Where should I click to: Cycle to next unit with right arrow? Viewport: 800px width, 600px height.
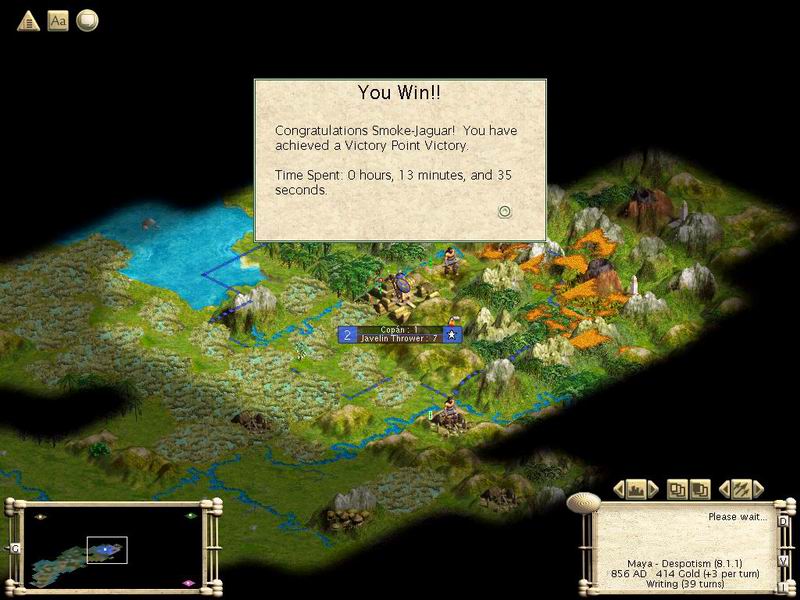[759, 489]
